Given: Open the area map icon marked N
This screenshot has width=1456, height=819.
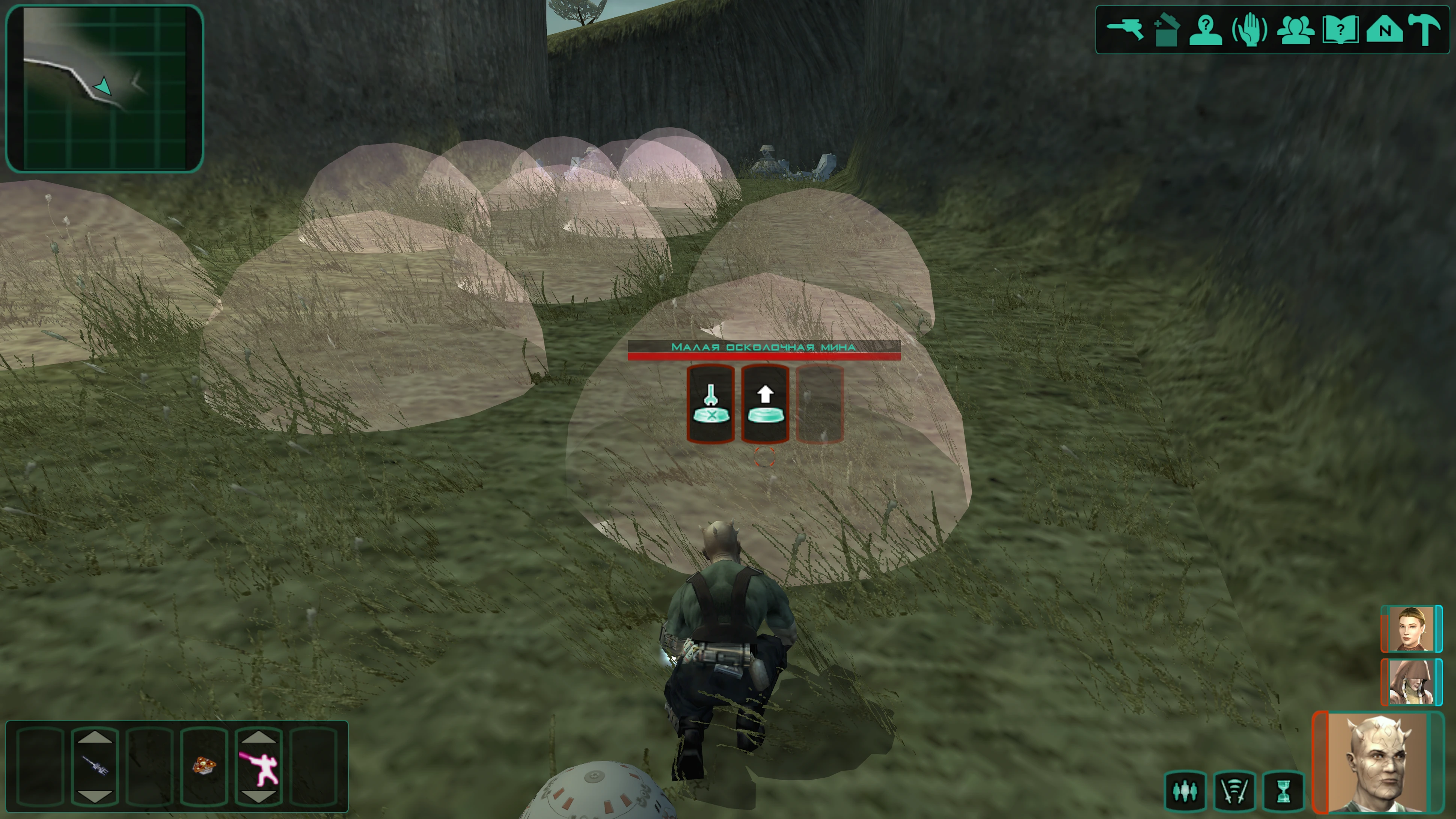Looking at the screenshot, I should click(x=1384, y=29).
